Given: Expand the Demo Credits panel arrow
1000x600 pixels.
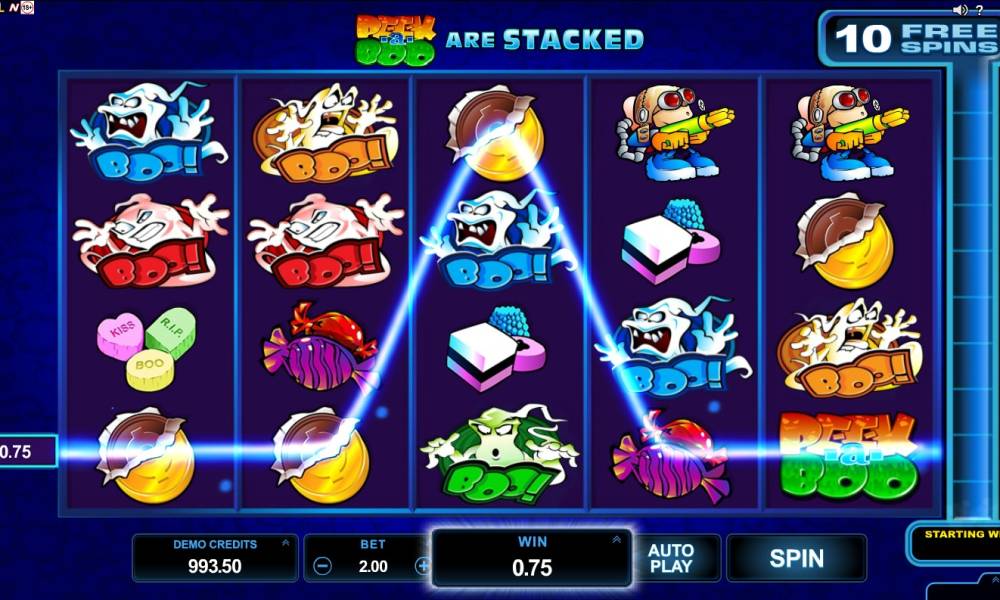Looking at the screenshot, I should click(286, 543).
